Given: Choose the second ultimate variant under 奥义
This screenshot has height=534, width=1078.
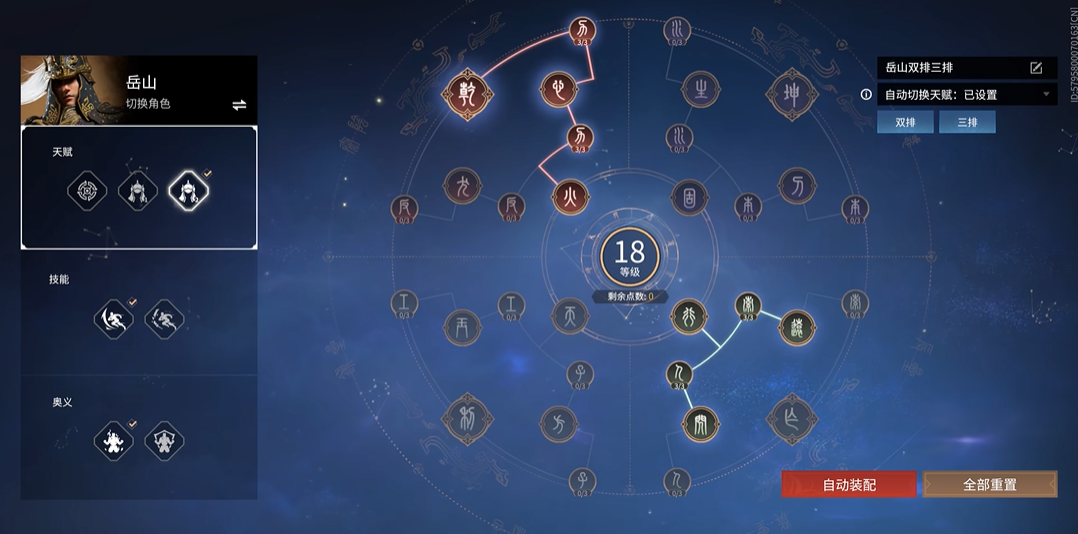Looking at the screenshot, I should coord(165,440).
